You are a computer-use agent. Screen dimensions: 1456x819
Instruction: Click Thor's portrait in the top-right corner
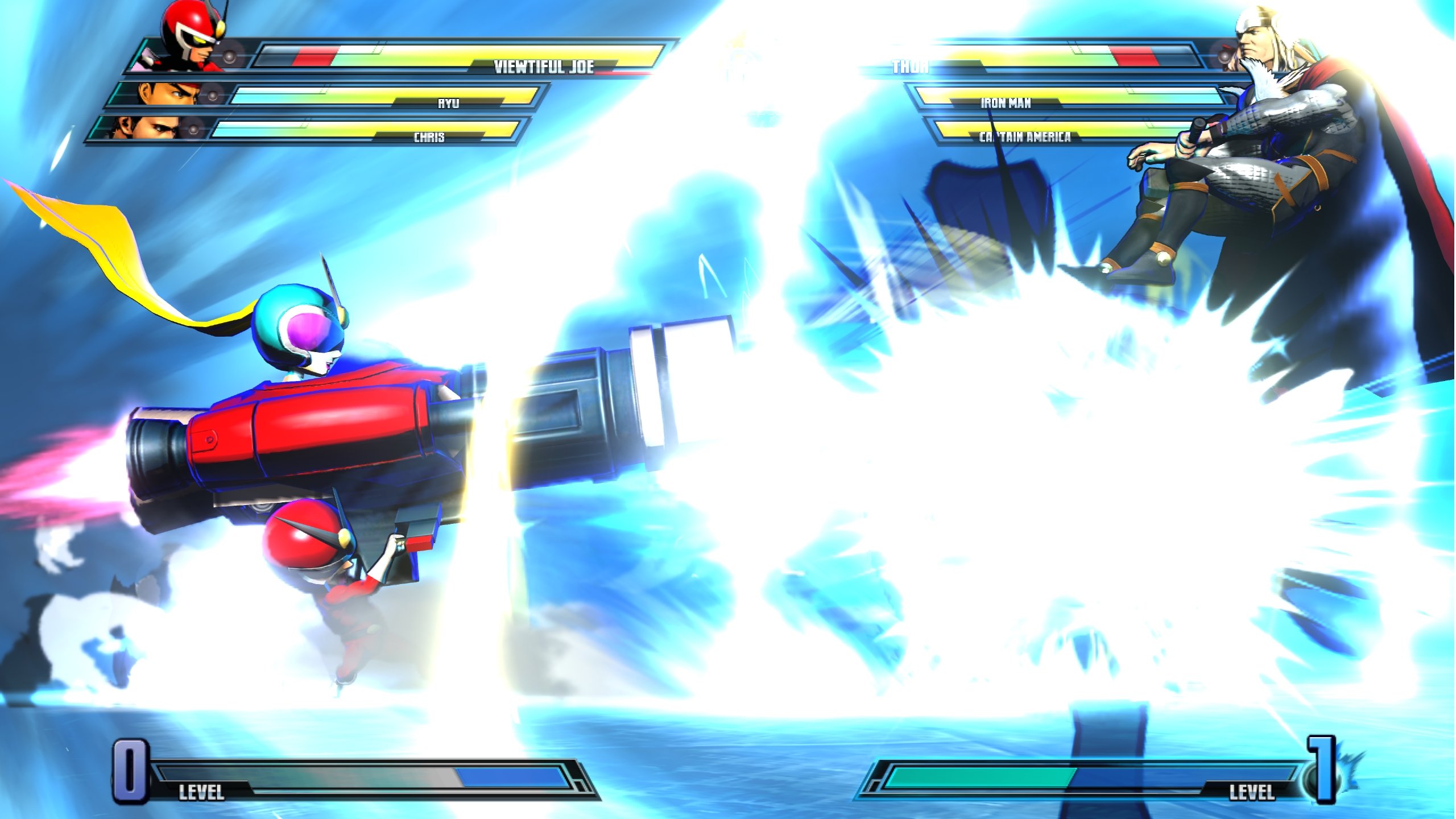point(1268,51)
